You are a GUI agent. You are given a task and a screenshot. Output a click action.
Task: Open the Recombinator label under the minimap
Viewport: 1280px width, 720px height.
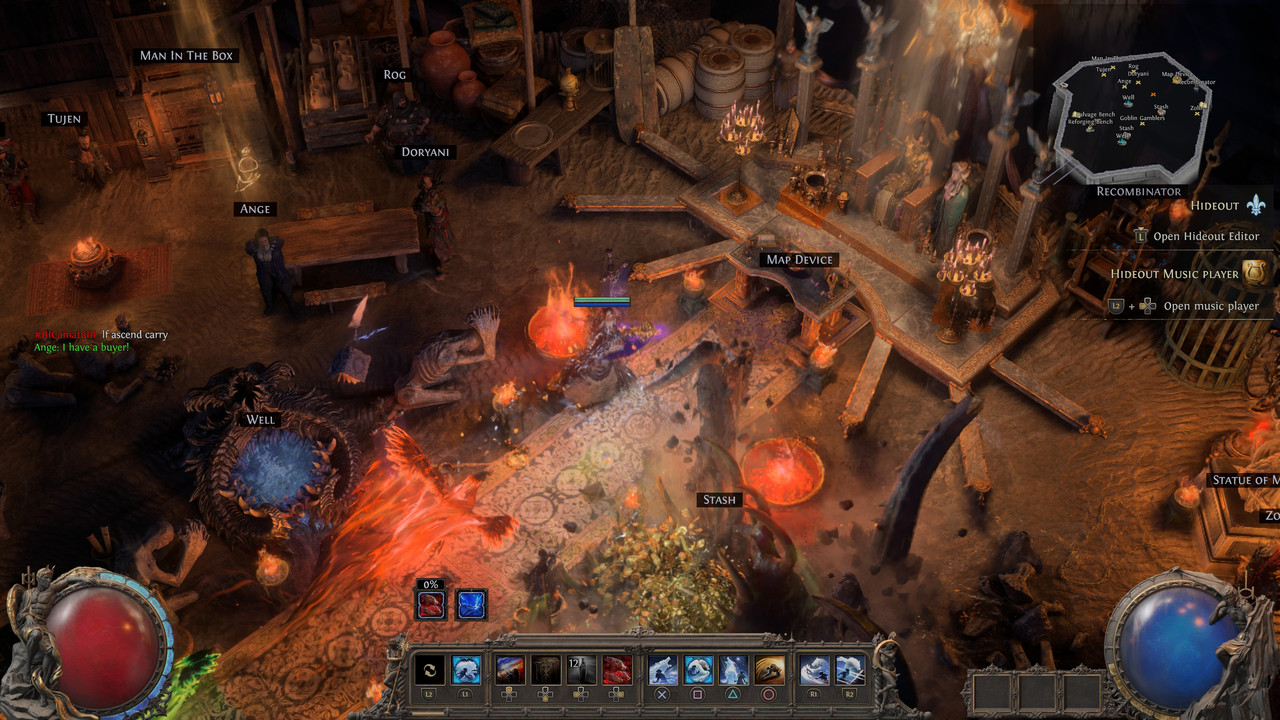tap(1138, 191)
